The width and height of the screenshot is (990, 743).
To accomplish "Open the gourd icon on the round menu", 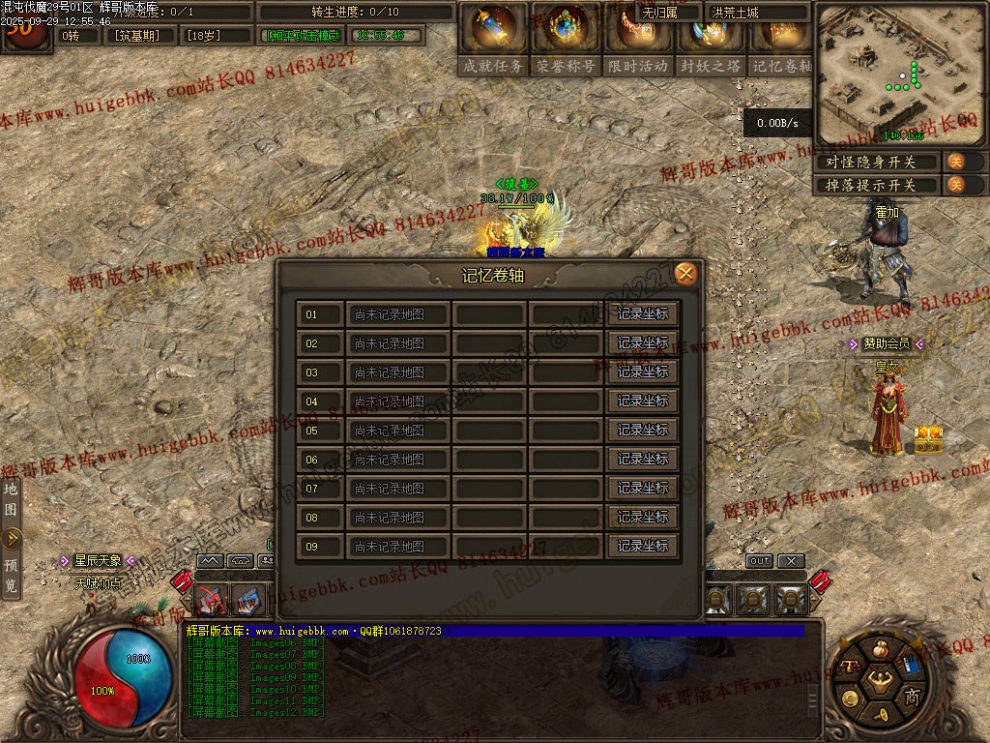I will 881,648.
